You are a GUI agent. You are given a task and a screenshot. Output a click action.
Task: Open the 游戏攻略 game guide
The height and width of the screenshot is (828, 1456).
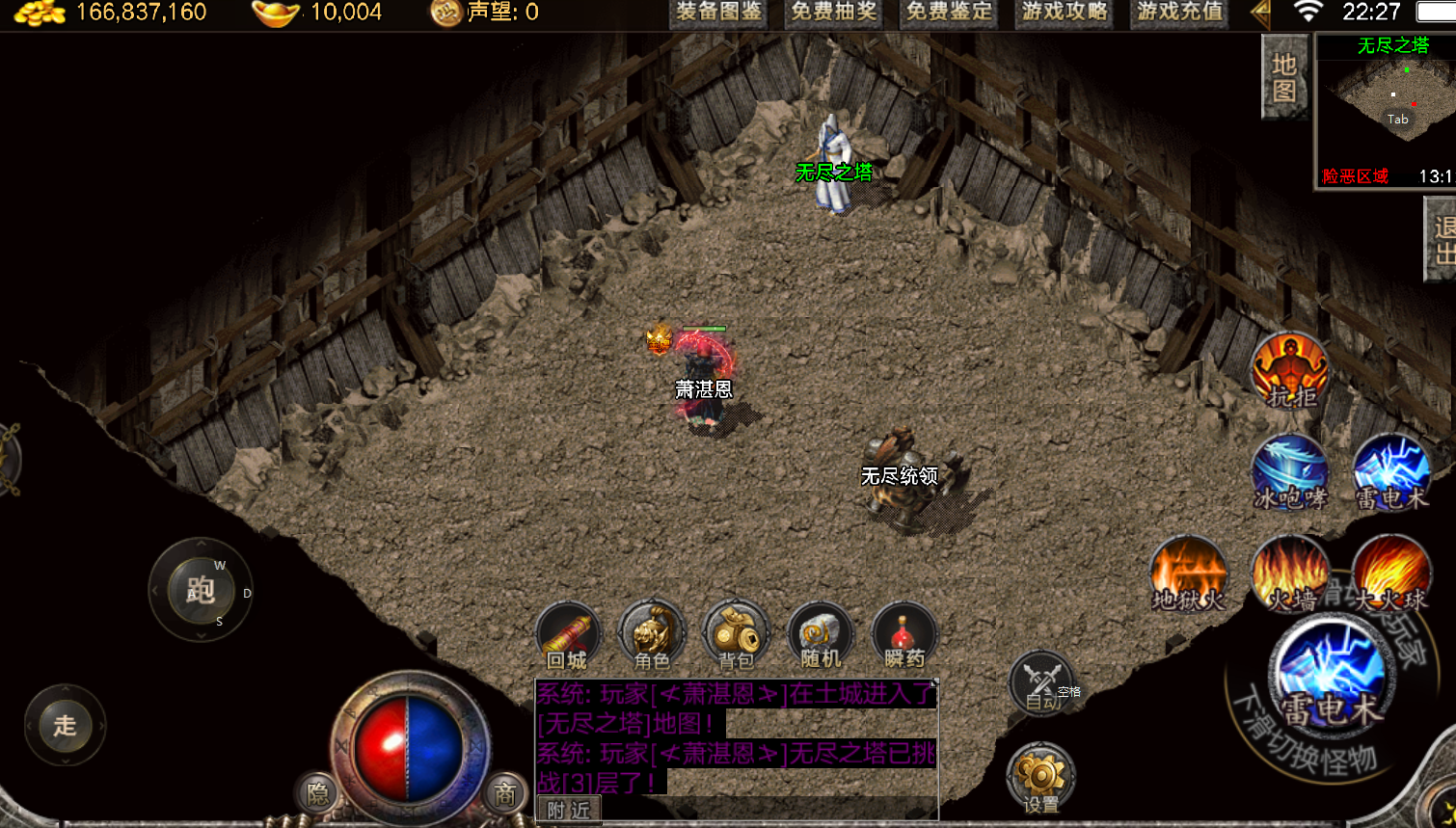tap(1065, 13)
